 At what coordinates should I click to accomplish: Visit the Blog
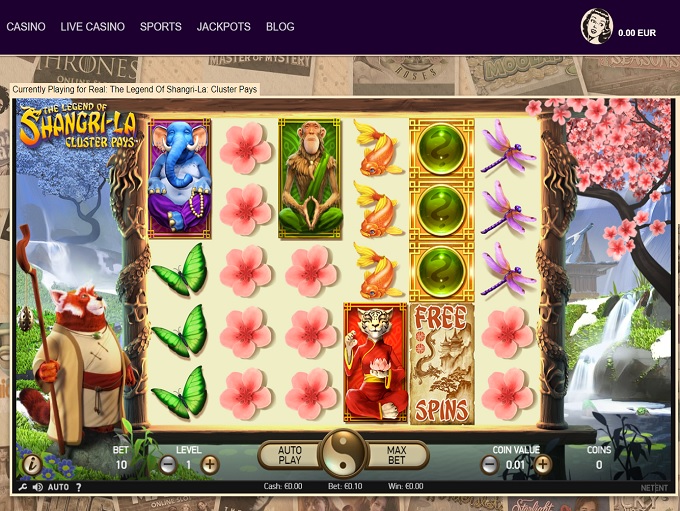coord(280,27)
